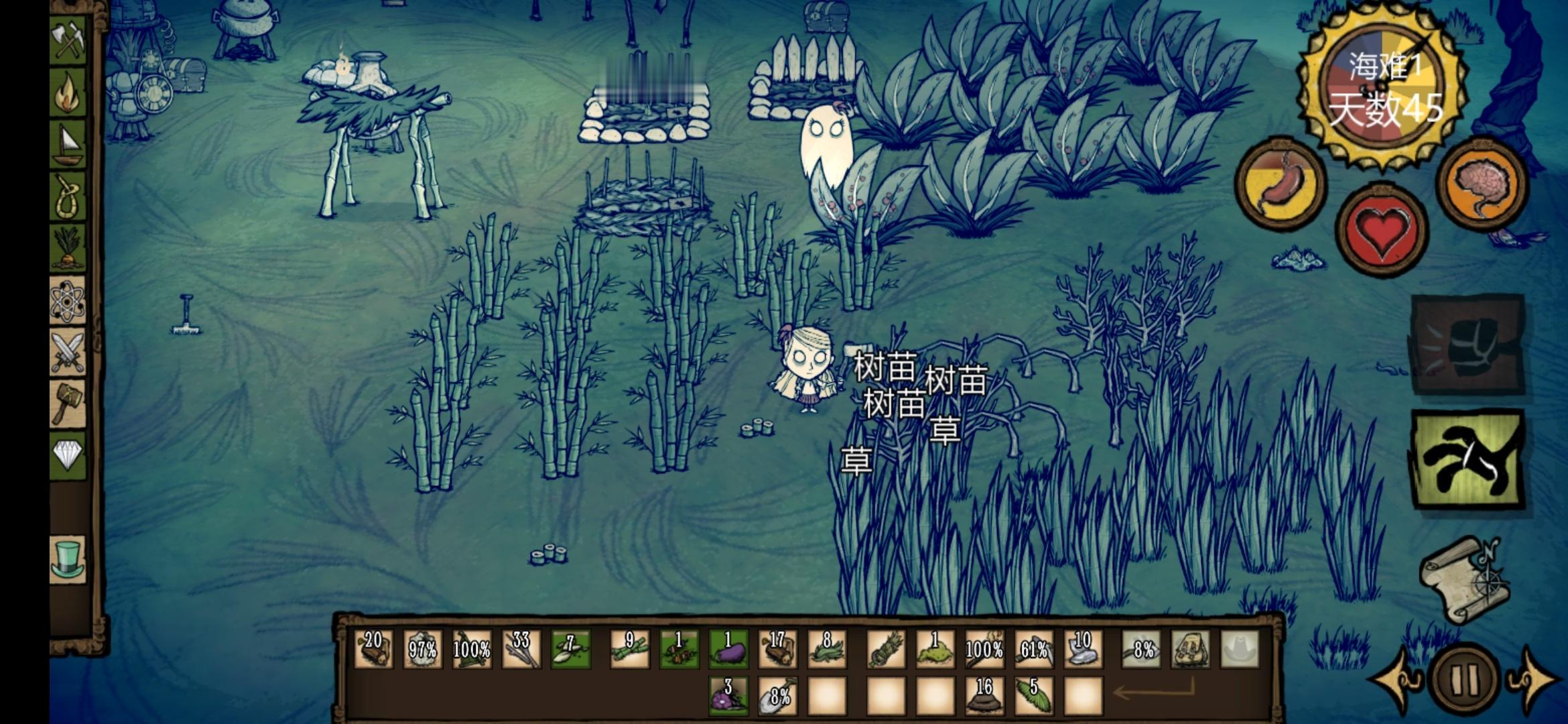Viewport: 1568px width, 724px height.
Task: Open the green top hat Dress tab
Action: click(68, 558)
